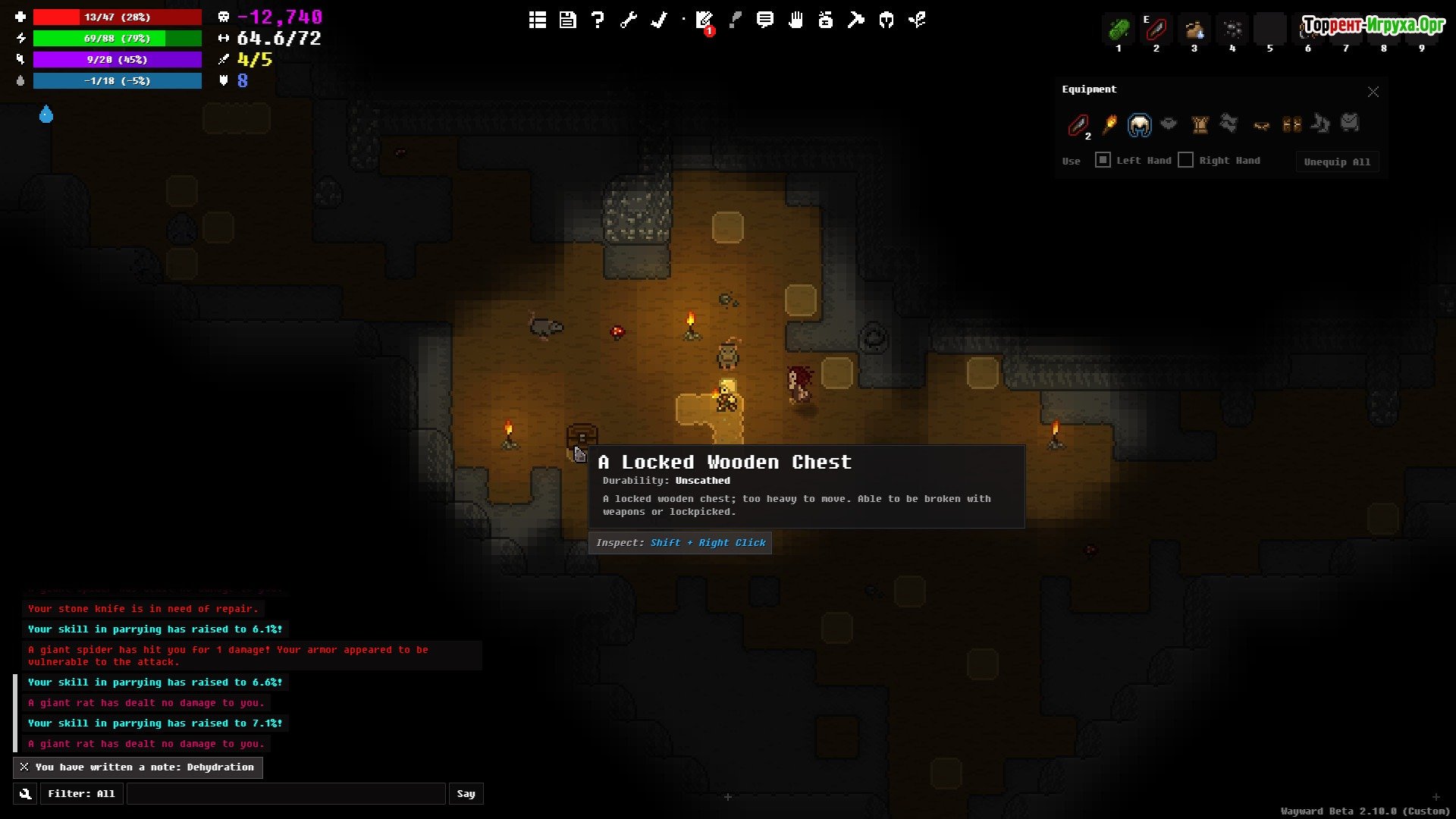
Task: Open the speech bubble messages icon
Action: [765, 20]
